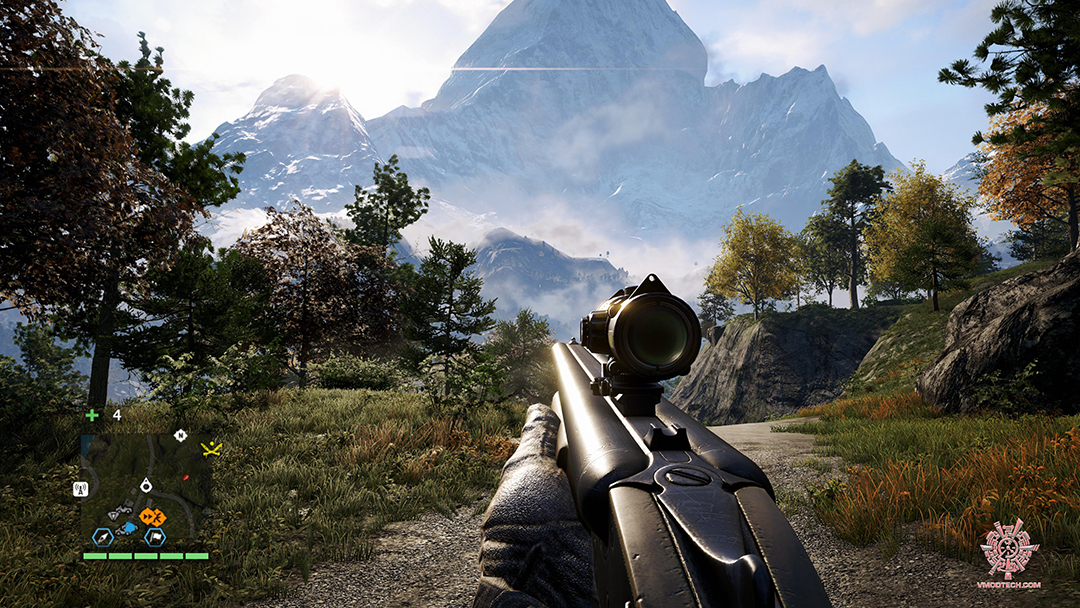1080x608 pixels.
Task: Click the North indicator on the minimap
Action: 179,435
